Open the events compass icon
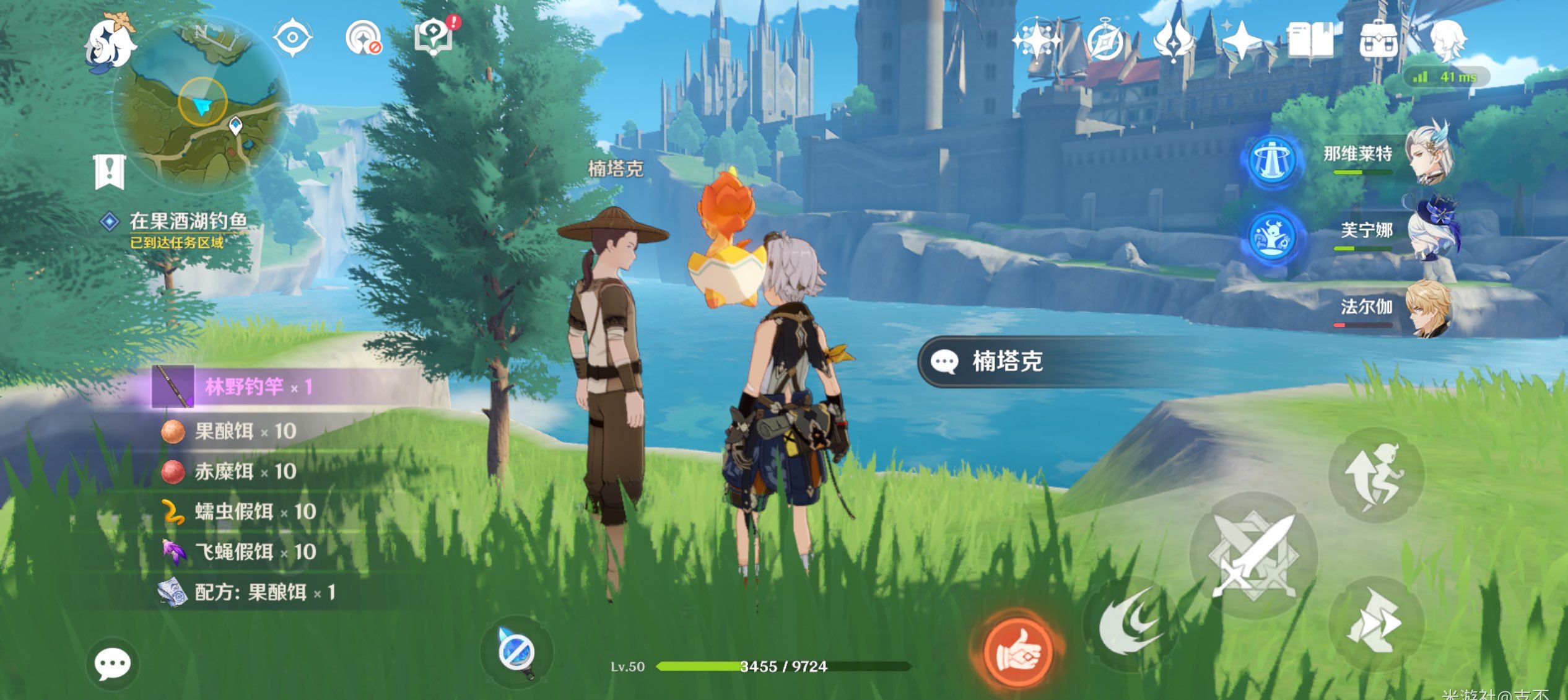Viewport: 1568px width, 700px height. pos(1105,41)
